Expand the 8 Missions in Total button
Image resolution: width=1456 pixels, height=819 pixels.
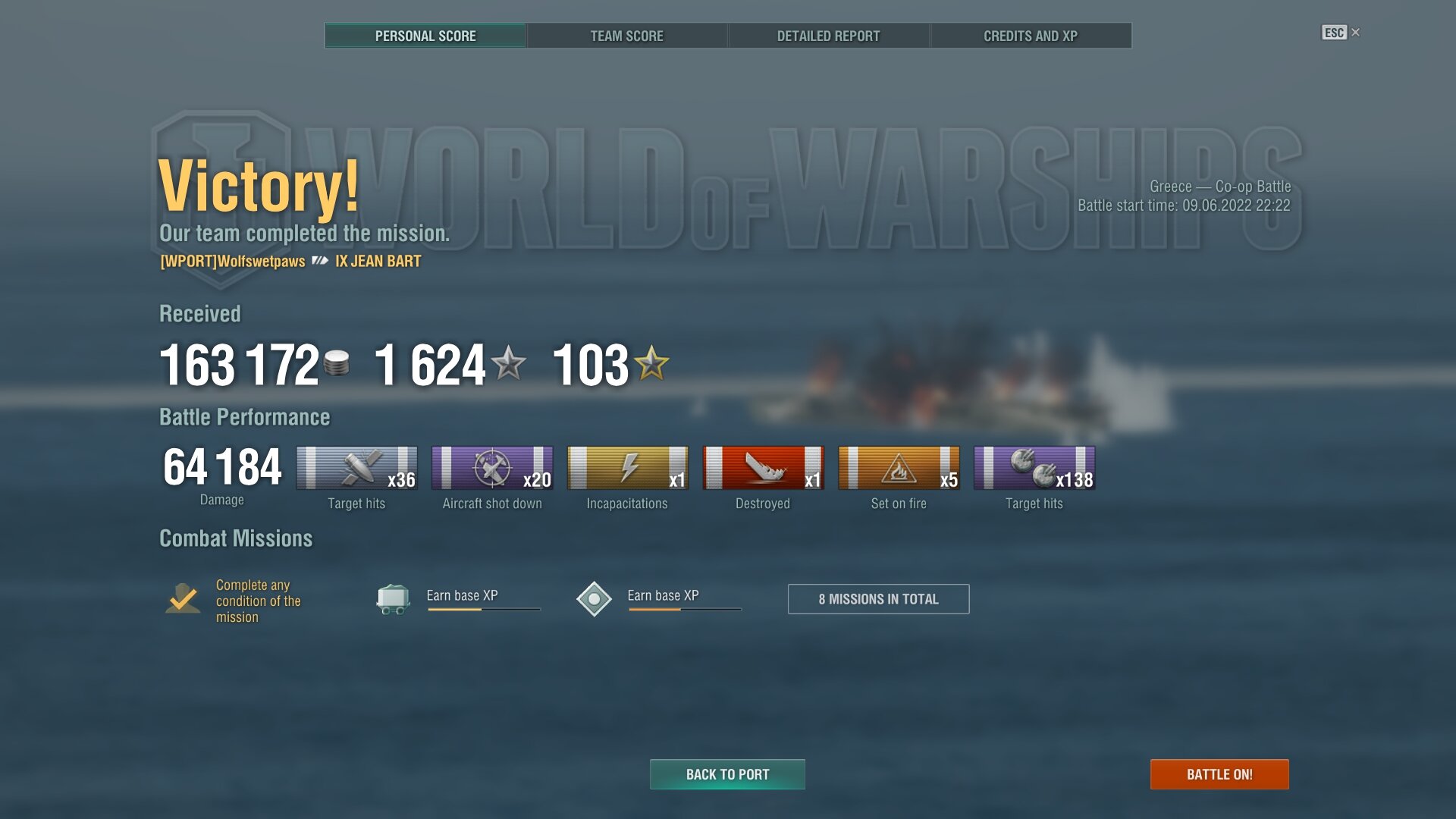[878, 599]
